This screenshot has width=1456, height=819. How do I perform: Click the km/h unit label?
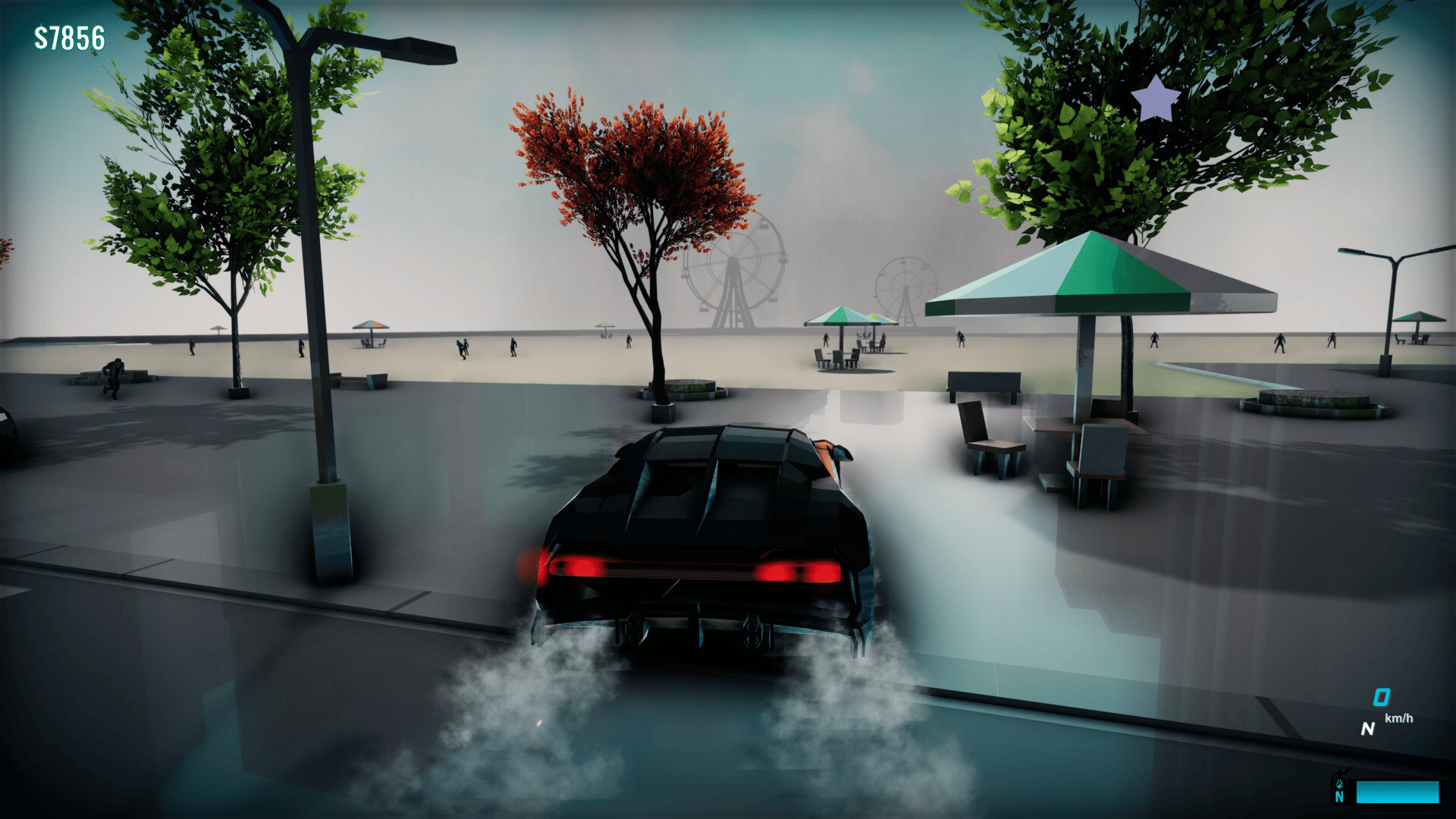(x=1399, y=718)
